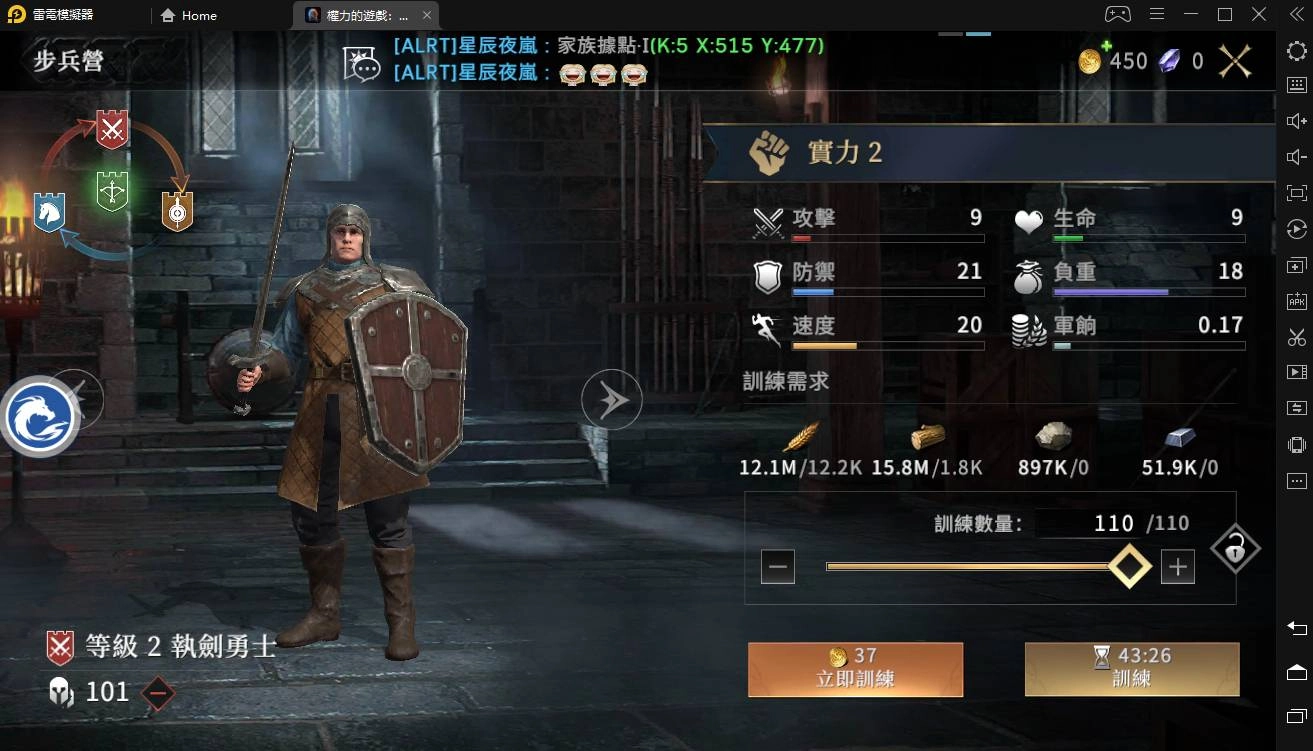
Task: Open the chat speech bubble icon
Action: 363,63
